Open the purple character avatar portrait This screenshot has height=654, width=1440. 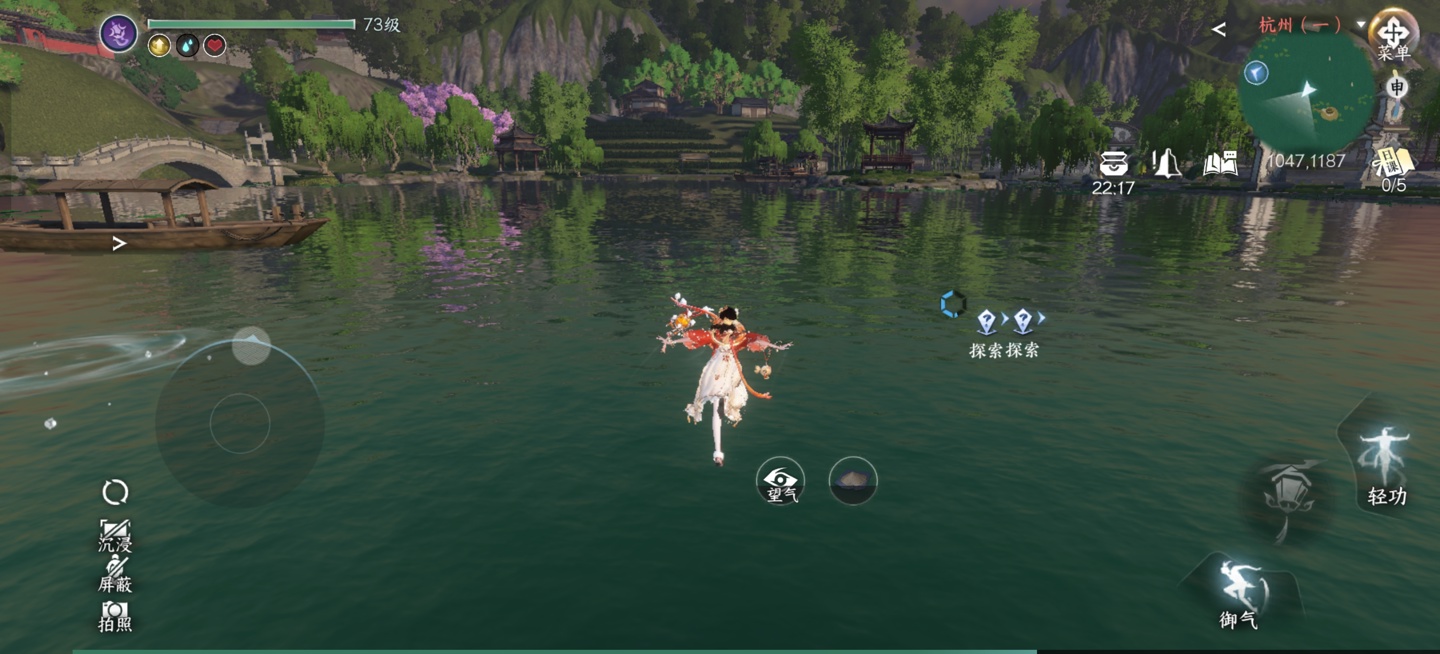coord(119,34)
